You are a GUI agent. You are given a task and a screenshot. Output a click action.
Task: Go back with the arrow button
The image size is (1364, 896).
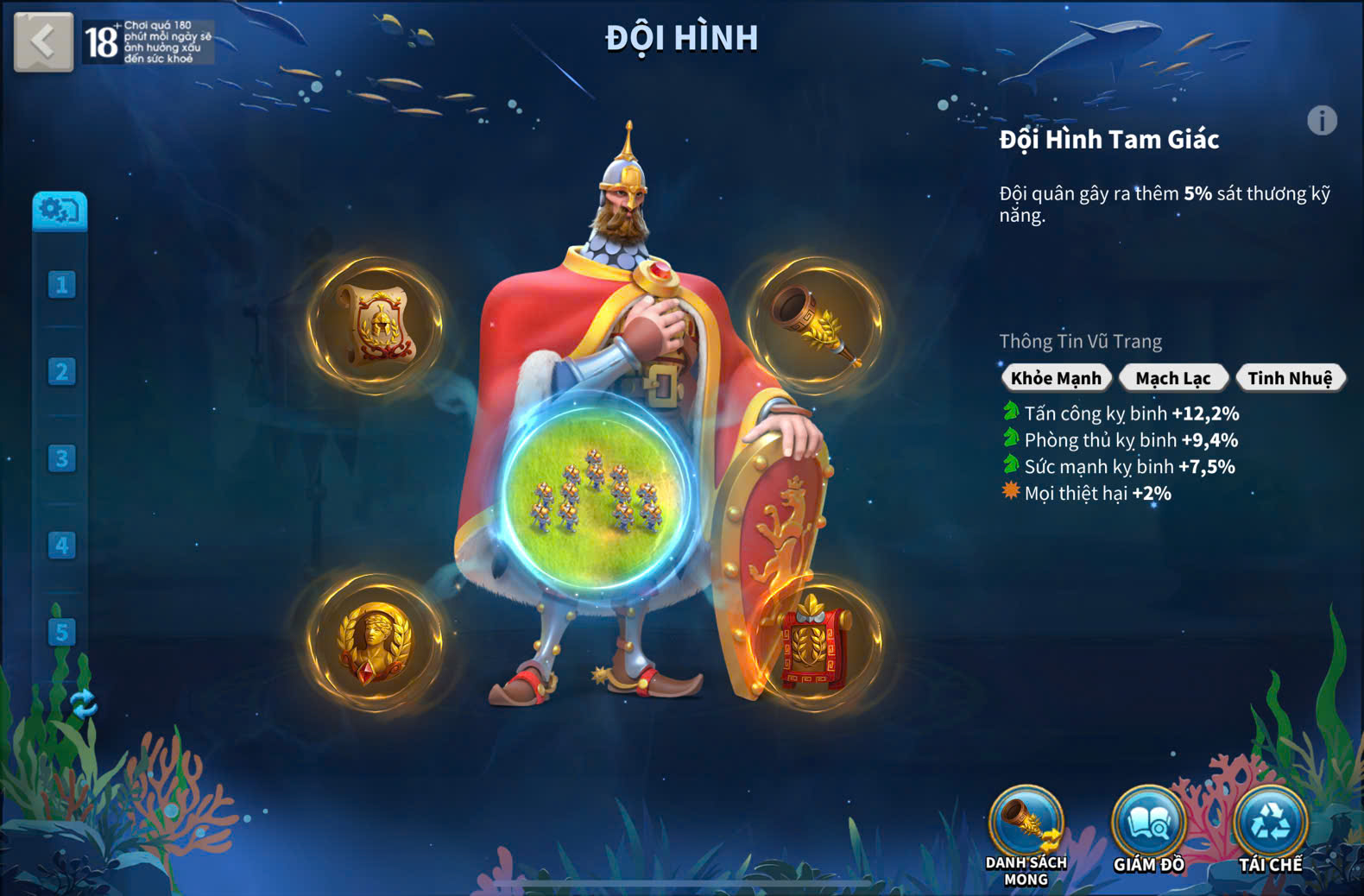pyautogui.click(x=43, y=41)
